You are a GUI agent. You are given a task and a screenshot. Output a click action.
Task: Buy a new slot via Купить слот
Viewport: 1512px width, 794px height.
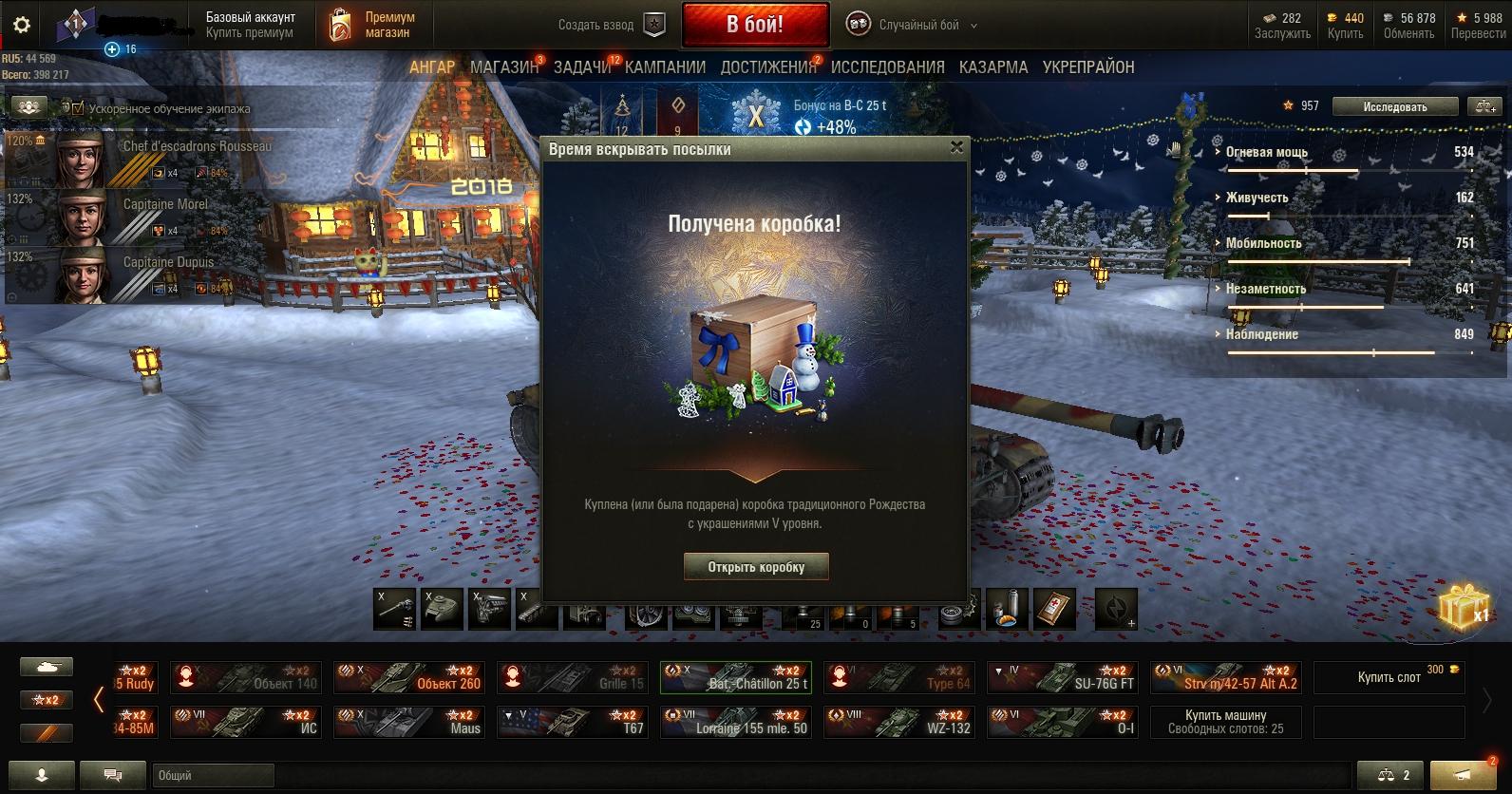point(1390,677)
